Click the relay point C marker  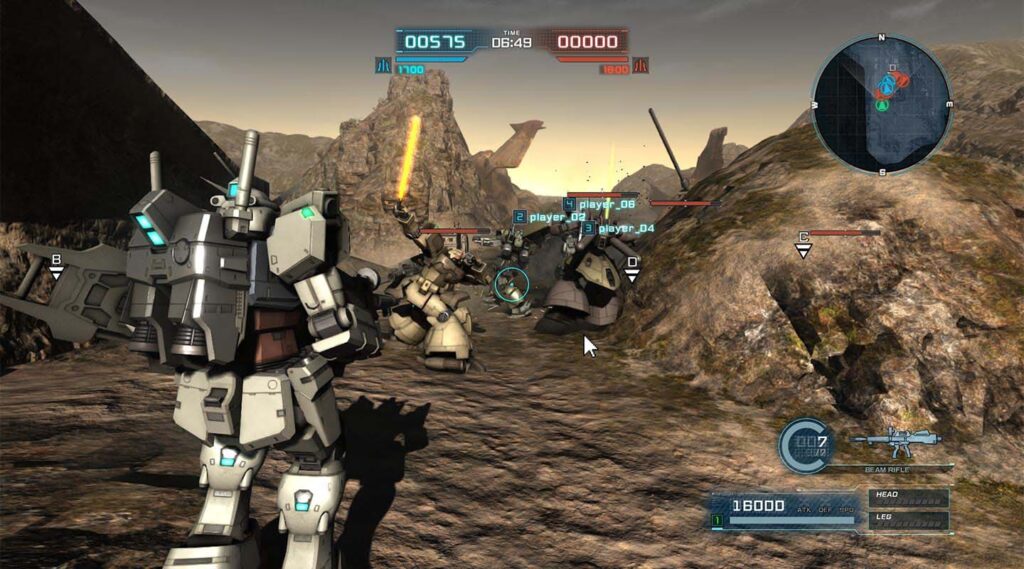click(802, 243)
